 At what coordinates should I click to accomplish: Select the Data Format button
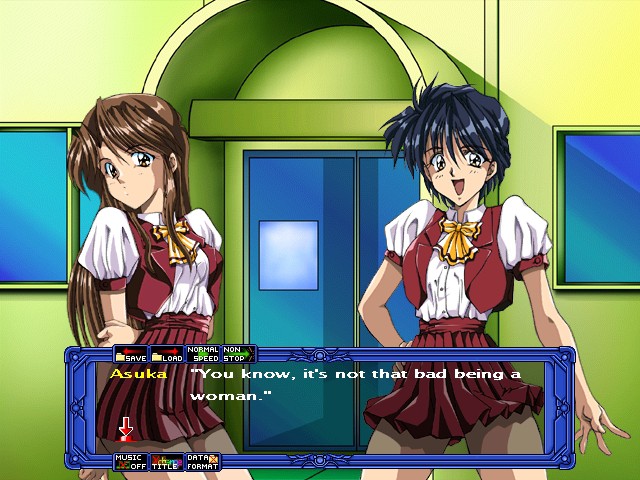202,462
